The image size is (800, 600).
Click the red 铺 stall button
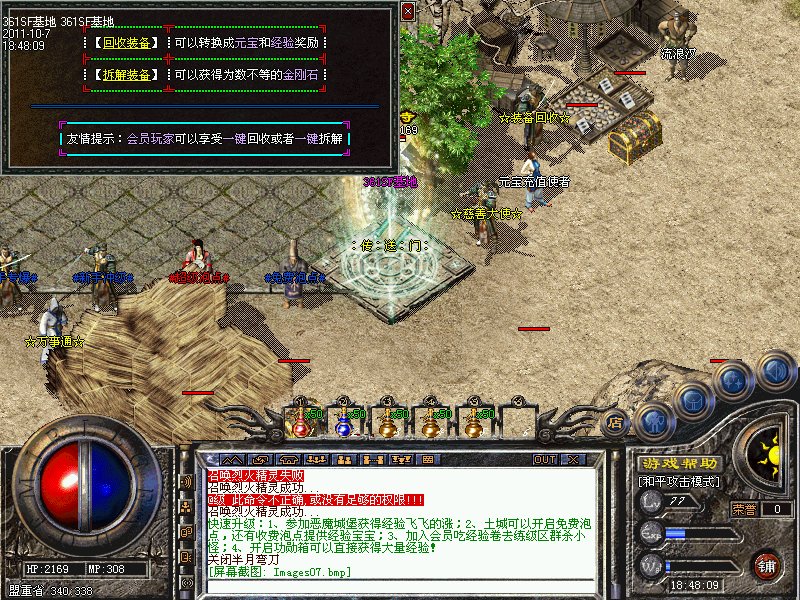pos(766,565)
